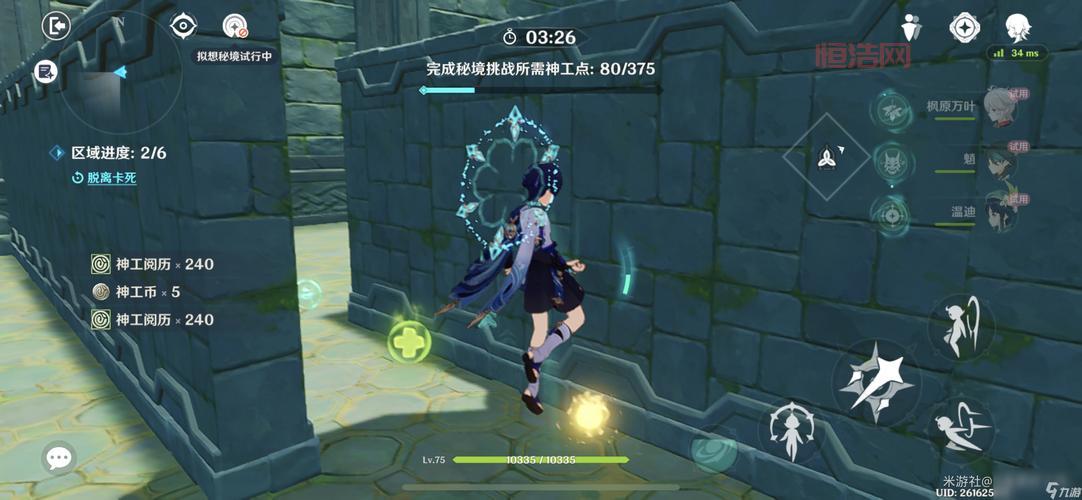Image resolution: width=1082 pixels, height=500 pixels.
Task: Open the co-op players icon
Action: [911, 27]
